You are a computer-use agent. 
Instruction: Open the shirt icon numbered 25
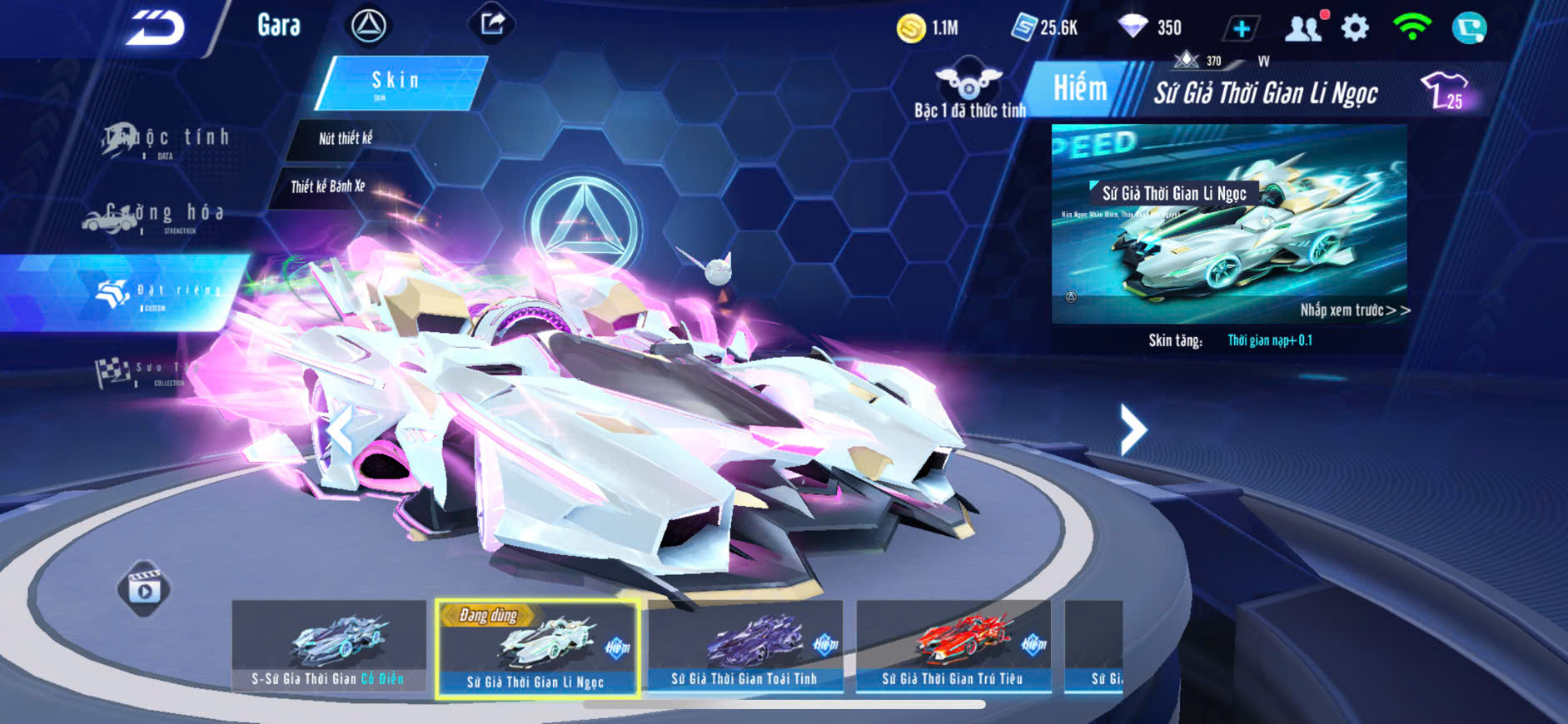pyautogui.click(x=1445, y=91)
